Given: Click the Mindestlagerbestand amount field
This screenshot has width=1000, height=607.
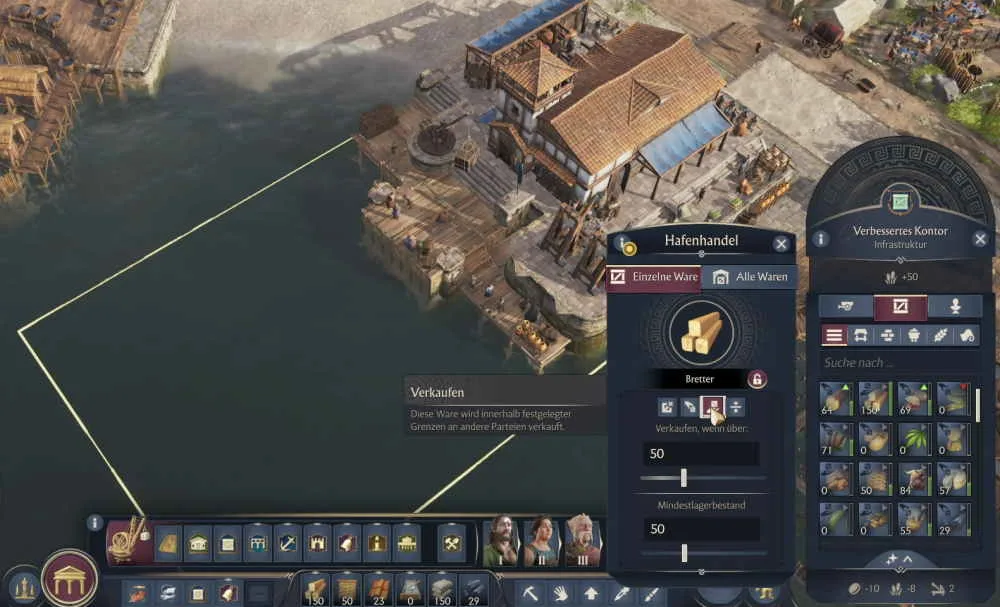Looking at the screenshot, I should pos(700,528).
